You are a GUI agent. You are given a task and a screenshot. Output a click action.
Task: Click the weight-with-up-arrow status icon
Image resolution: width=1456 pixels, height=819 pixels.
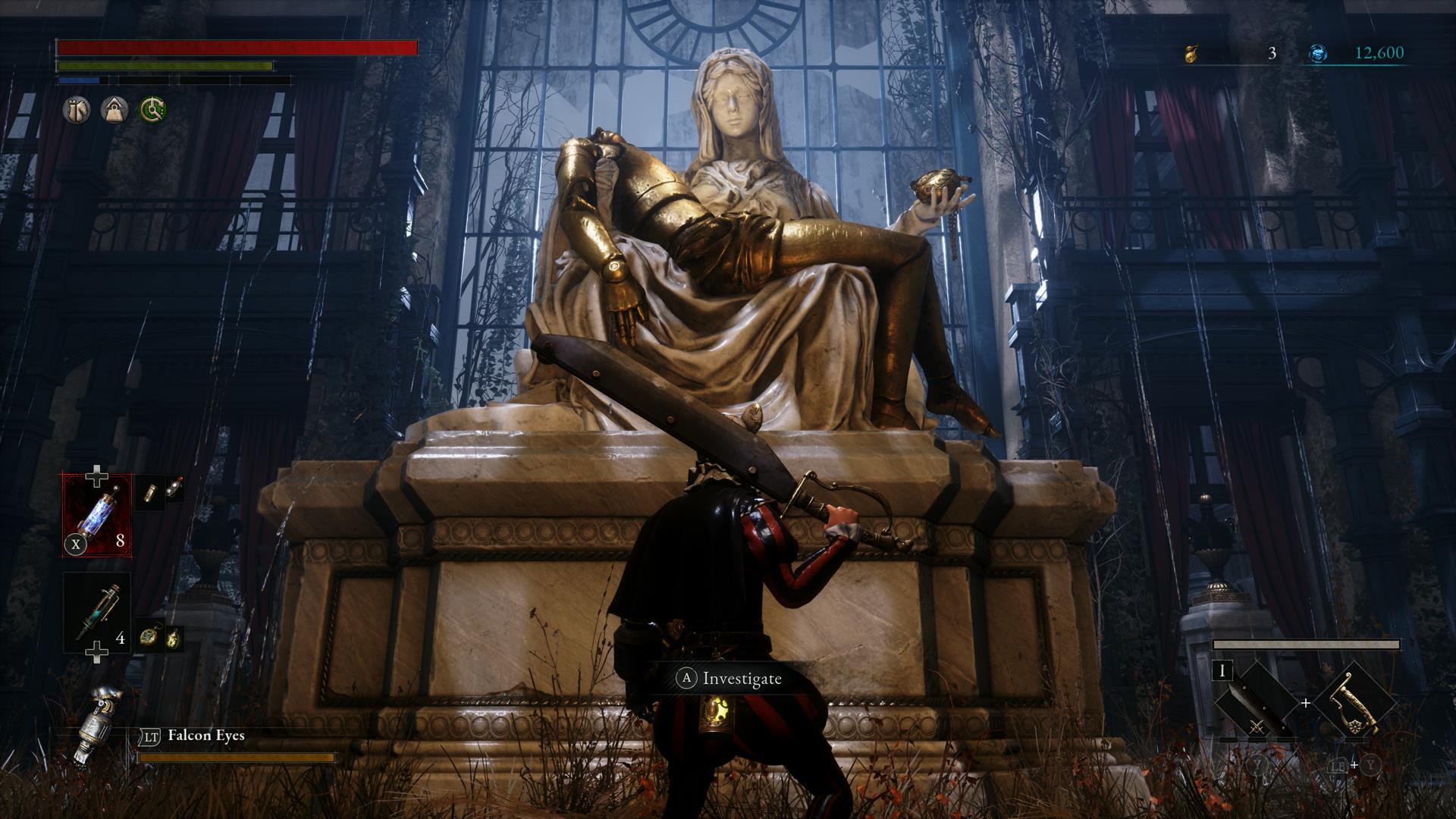click(x=115, y=110)
